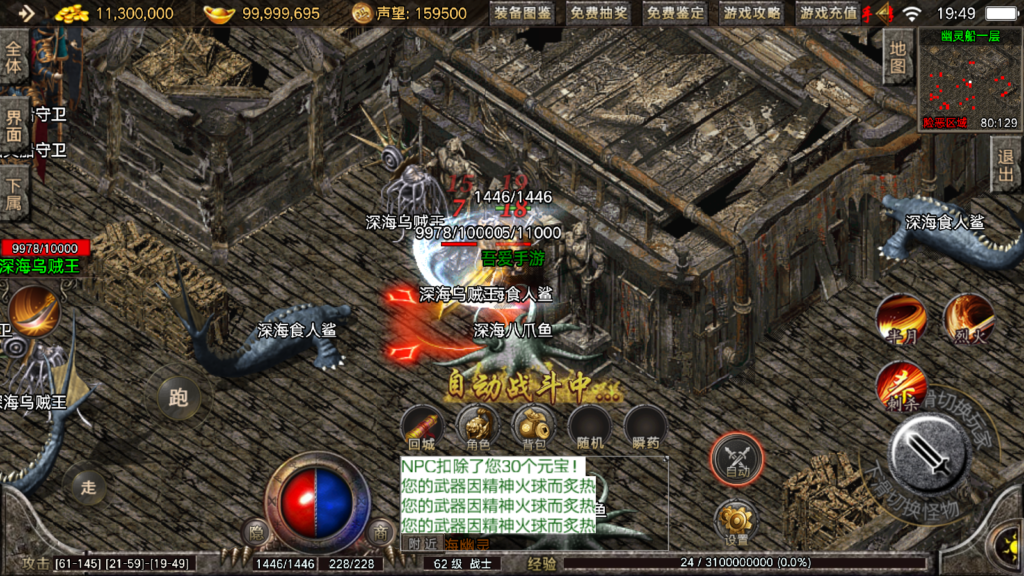Open the 下属 subordinates panel
This screenshot has width=1024, height=576.
tap(14, 194)
